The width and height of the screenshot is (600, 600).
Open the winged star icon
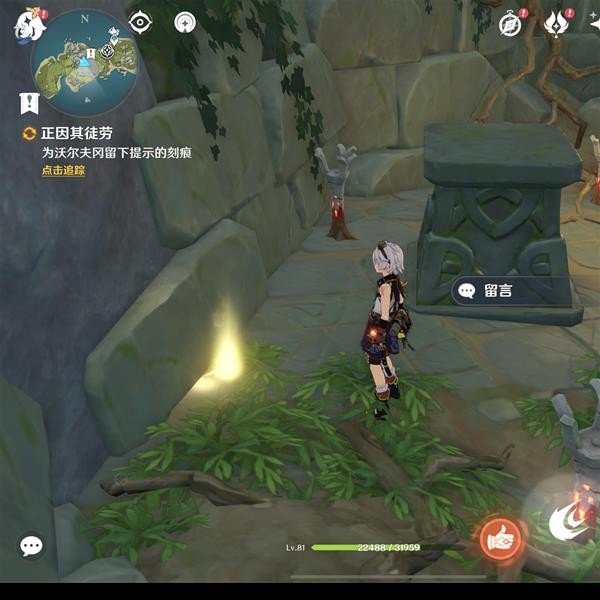point(557,24)
